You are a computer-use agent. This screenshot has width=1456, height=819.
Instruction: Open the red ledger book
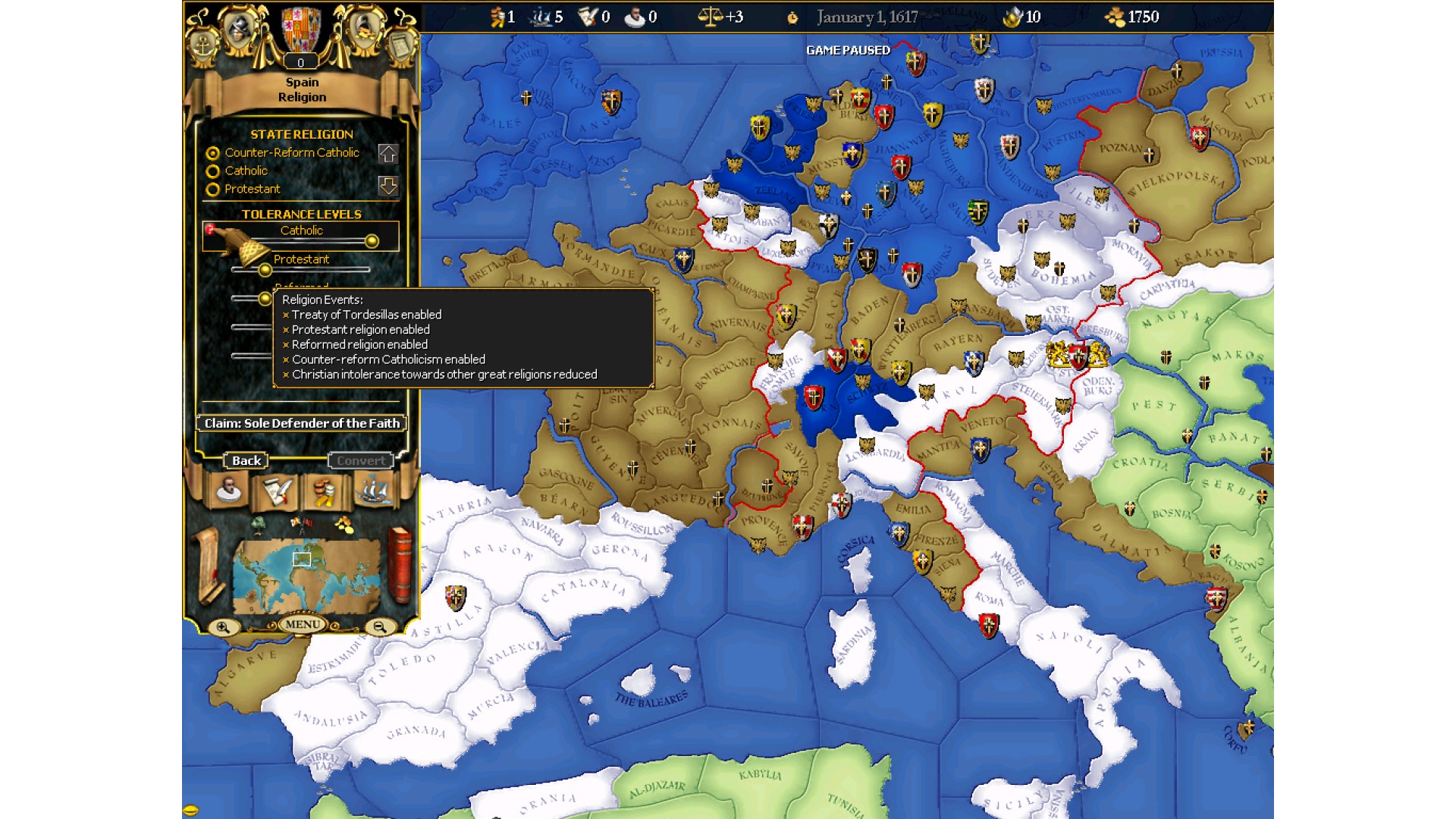(x=400, y=565)
